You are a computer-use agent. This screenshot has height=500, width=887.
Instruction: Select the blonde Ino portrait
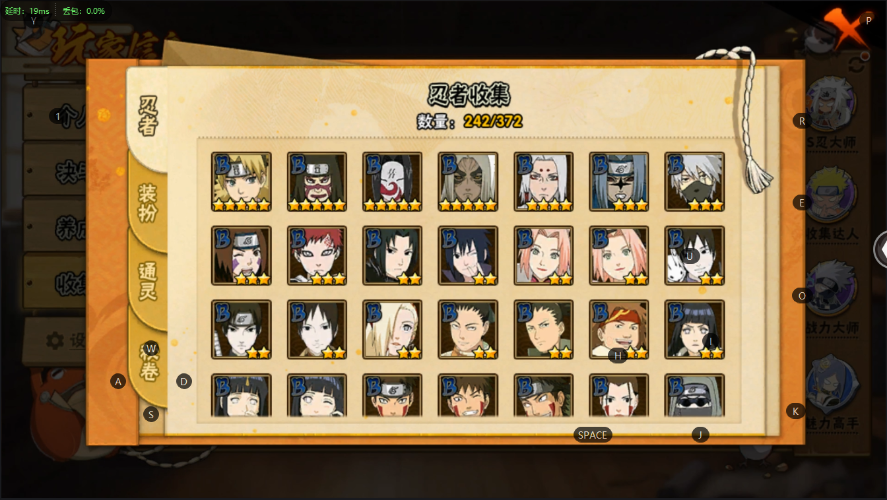tap(392, 329)
